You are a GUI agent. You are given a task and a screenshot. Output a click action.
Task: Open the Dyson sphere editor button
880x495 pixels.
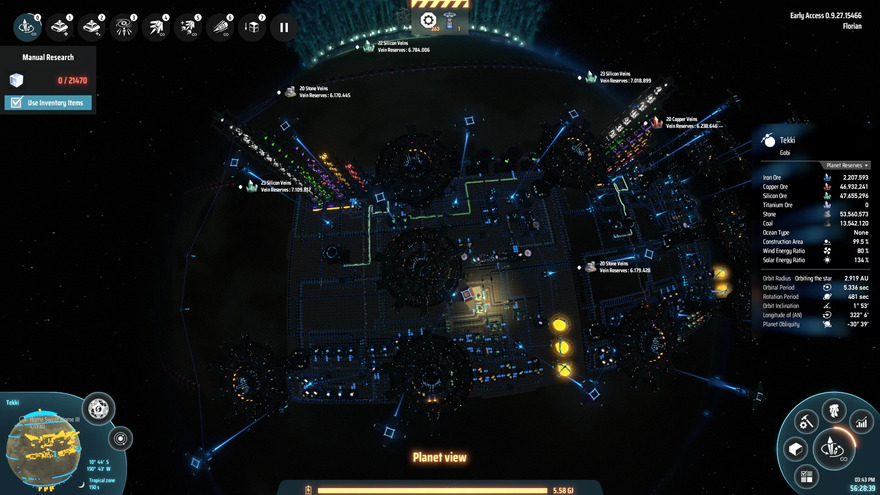click(98, 408)
